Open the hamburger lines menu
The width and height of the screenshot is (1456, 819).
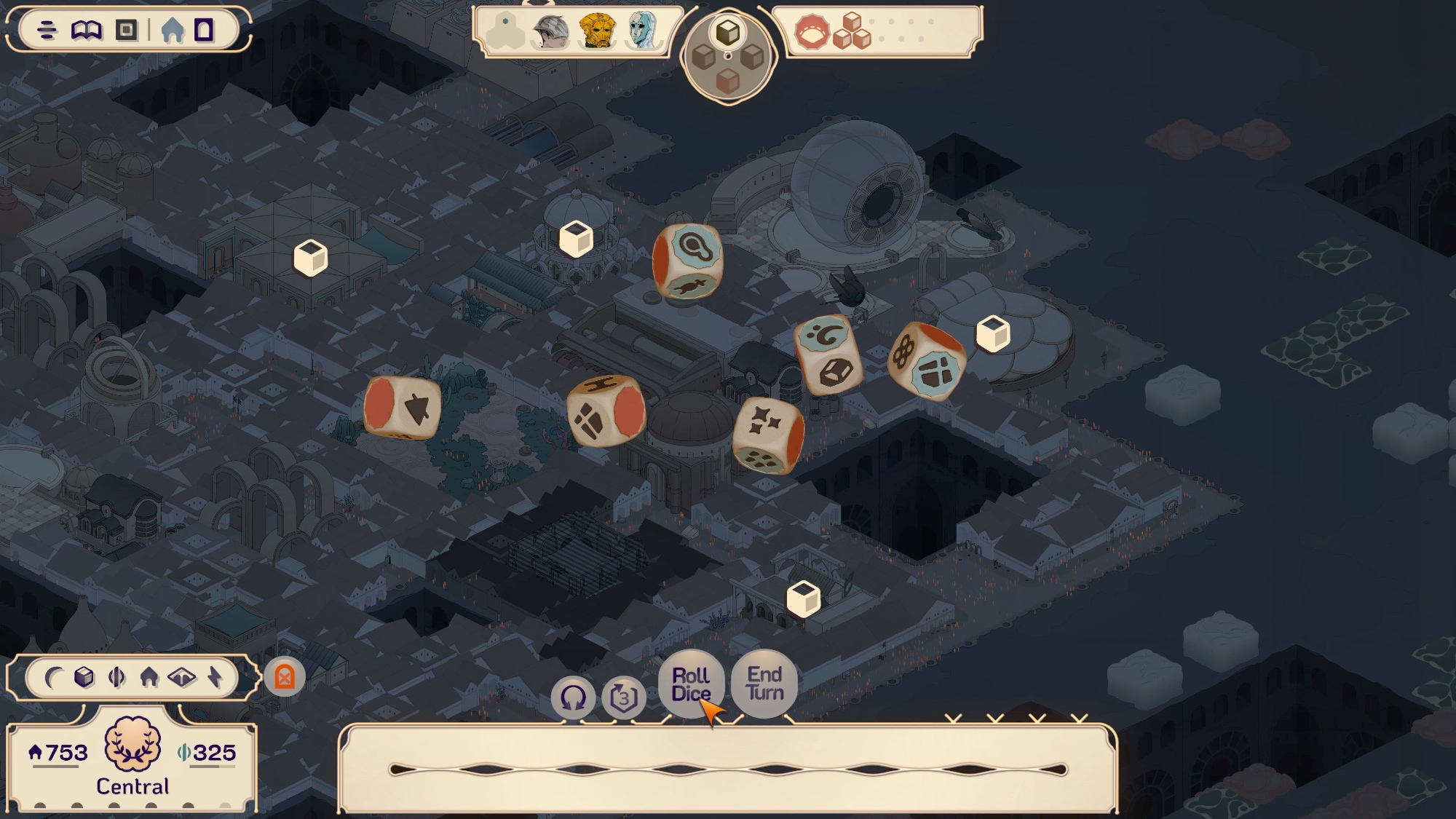[47, 30]
